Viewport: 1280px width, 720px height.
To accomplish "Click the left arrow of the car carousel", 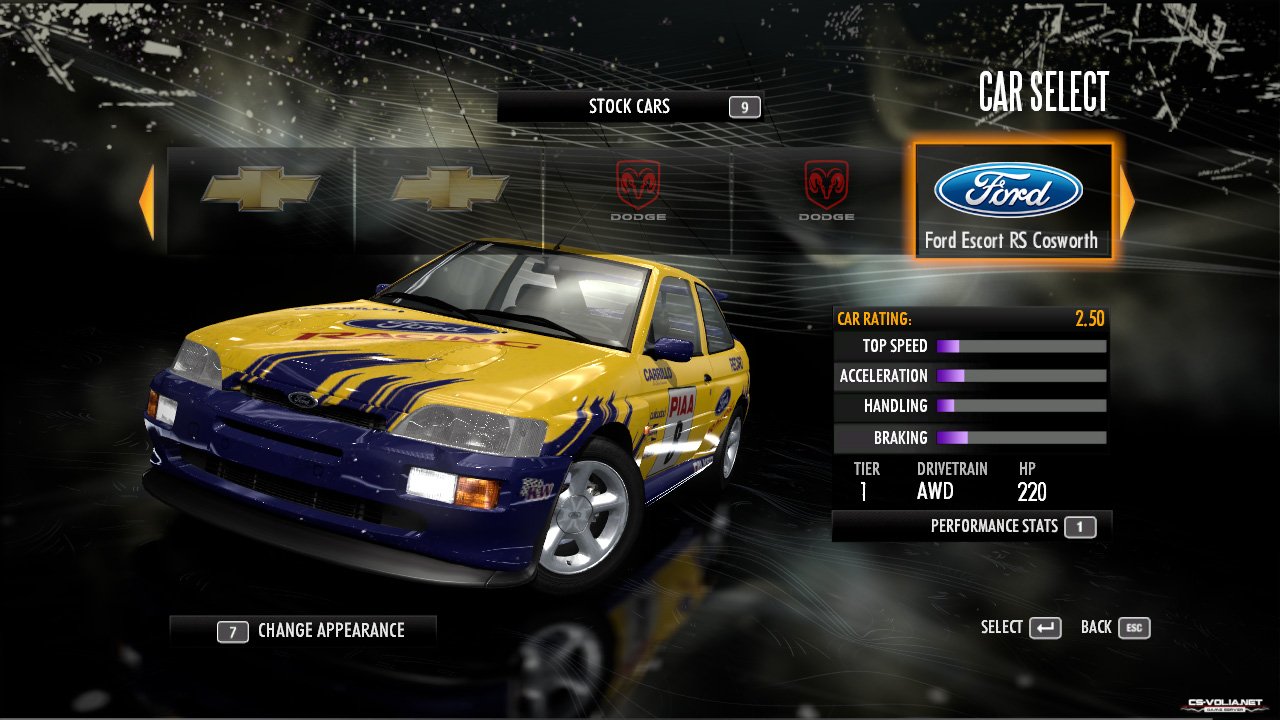I will (147, 203).
